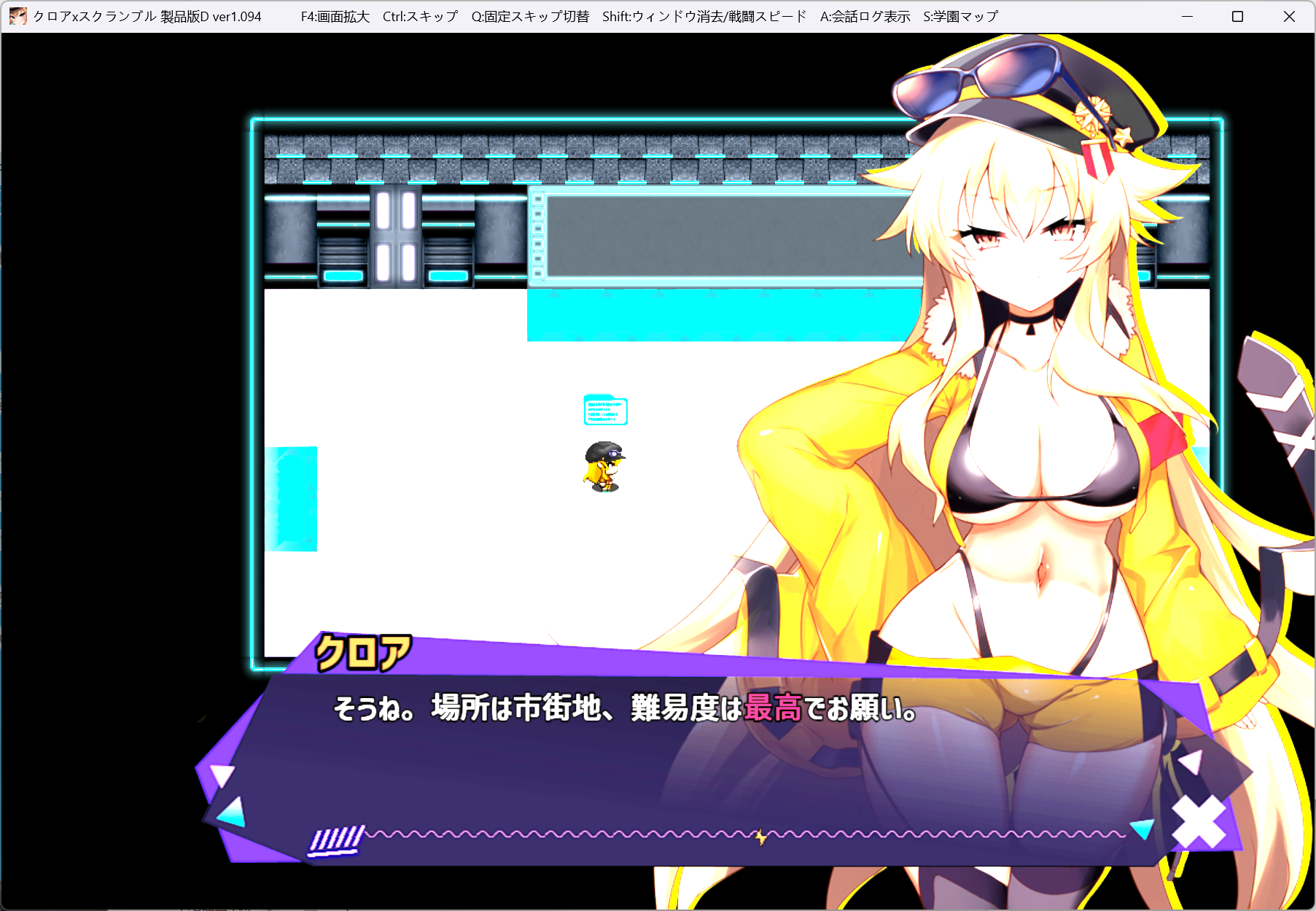Click the game's application icon in the title bar
Viewport: 1316px width, 911px height.
click(17, 15)
